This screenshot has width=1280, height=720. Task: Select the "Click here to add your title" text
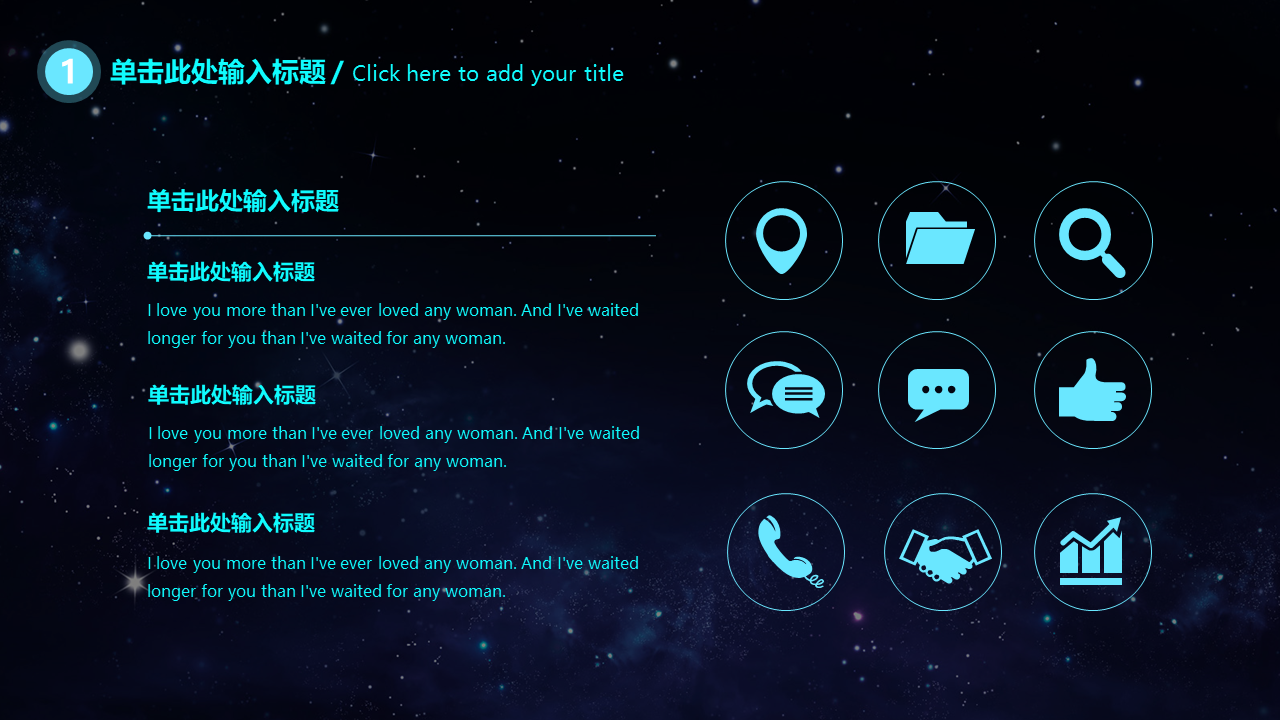tap(488, 73)
